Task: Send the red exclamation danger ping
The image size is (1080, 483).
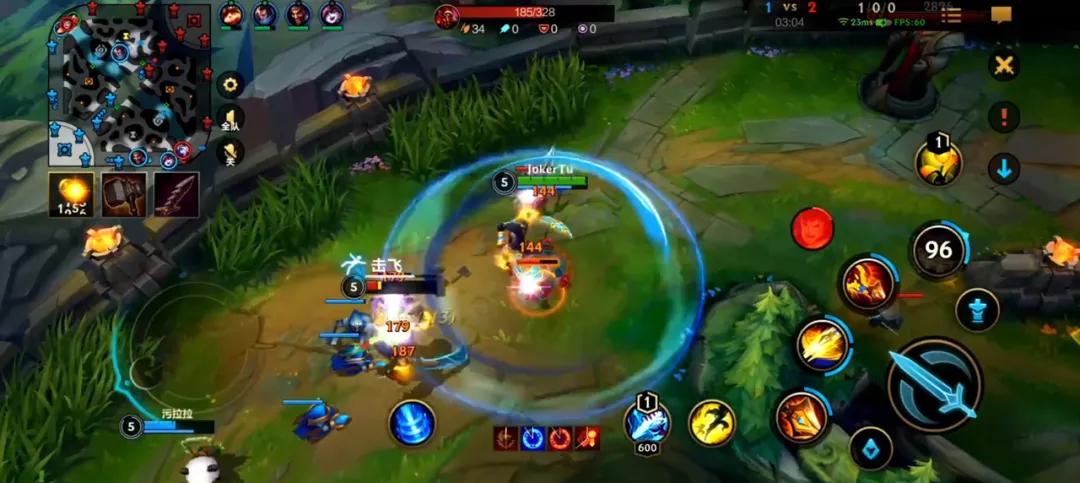Action: pyautogui.click(x=1003, y=117)
